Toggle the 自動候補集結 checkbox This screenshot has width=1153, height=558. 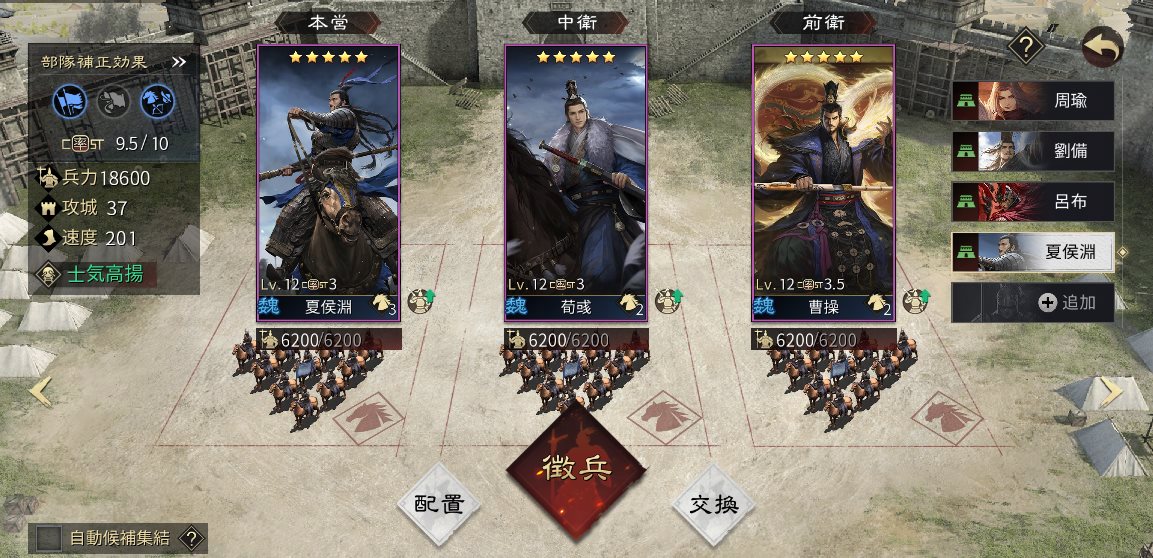point(49,538)
